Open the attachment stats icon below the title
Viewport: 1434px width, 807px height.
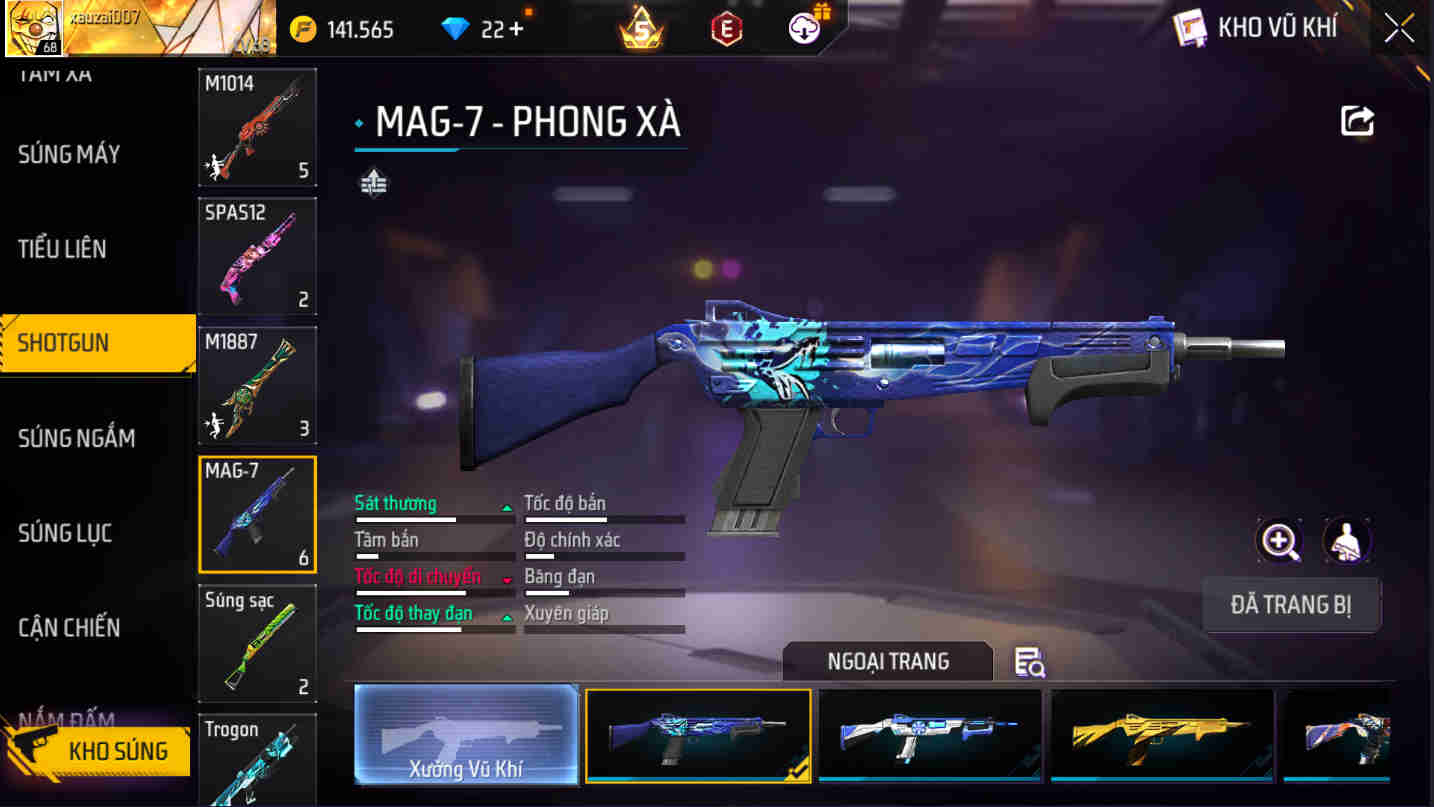[x=371, y=184]
